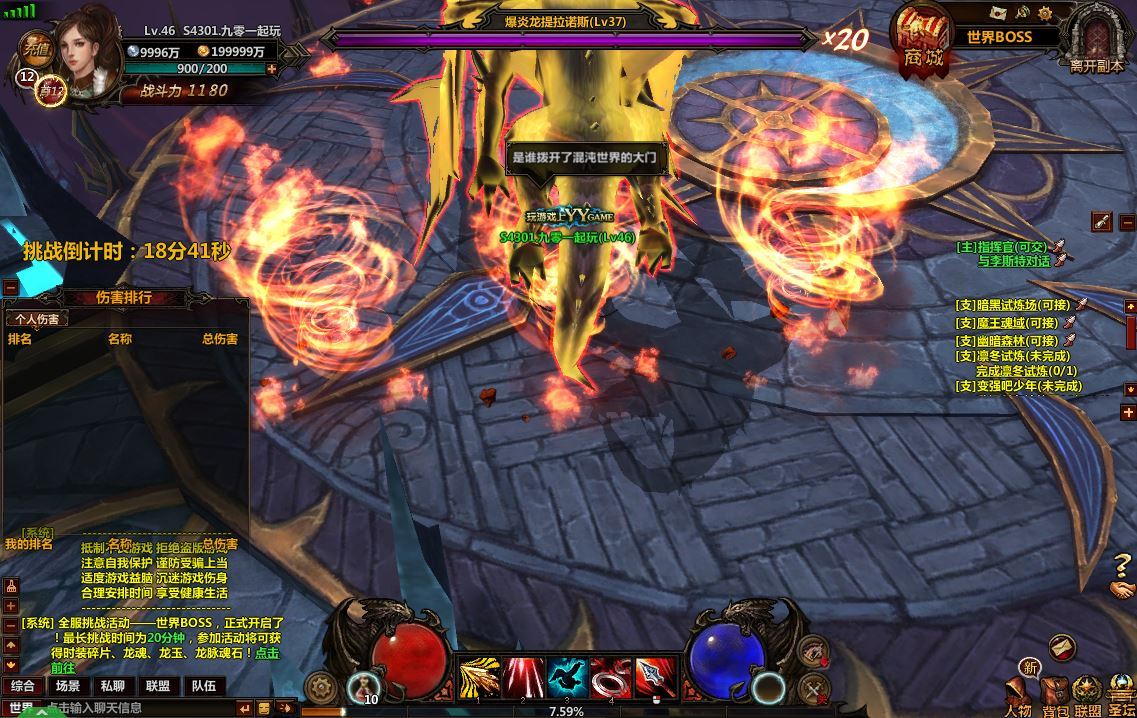The width and height of the screenshot is (1137, 718).
Task: Activate the golden slash skill
Action: point(479,678)
